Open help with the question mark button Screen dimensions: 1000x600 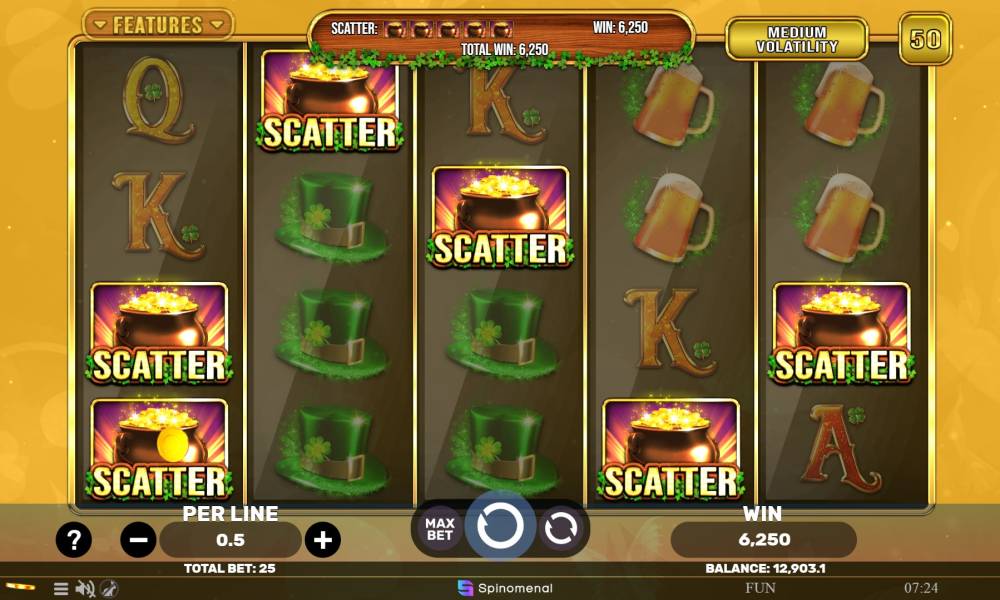coord(74,541)
